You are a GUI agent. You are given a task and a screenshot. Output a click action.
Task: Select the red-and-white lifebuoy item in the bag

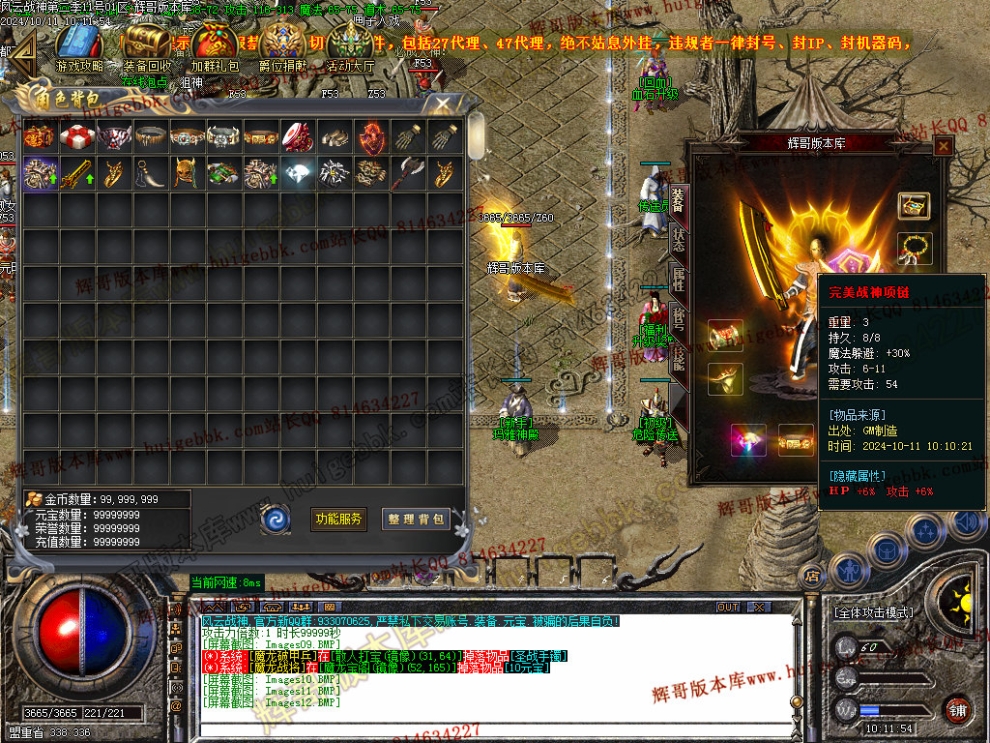[77, 137]
